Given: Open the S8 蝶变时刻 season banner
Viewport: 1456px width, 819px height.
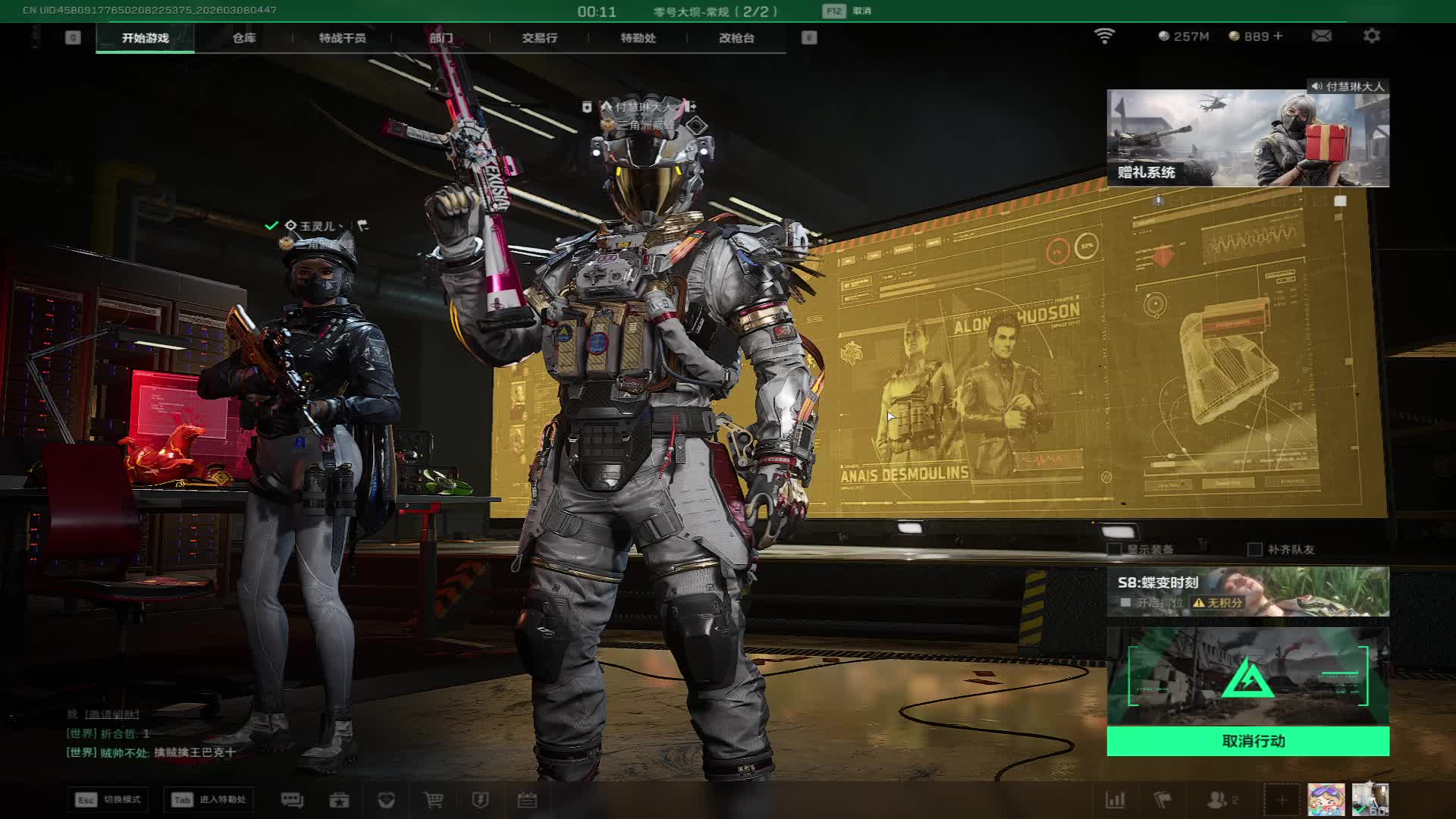Looking at the screenshot, I should 1247,591.
